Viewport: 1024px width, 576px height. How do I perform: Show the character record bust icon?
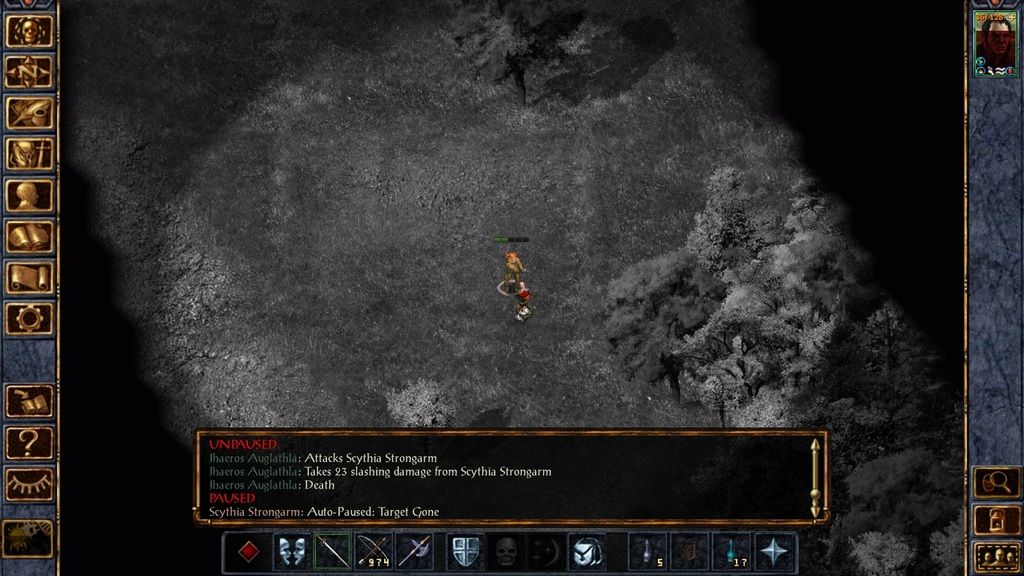tap(30, 196)
